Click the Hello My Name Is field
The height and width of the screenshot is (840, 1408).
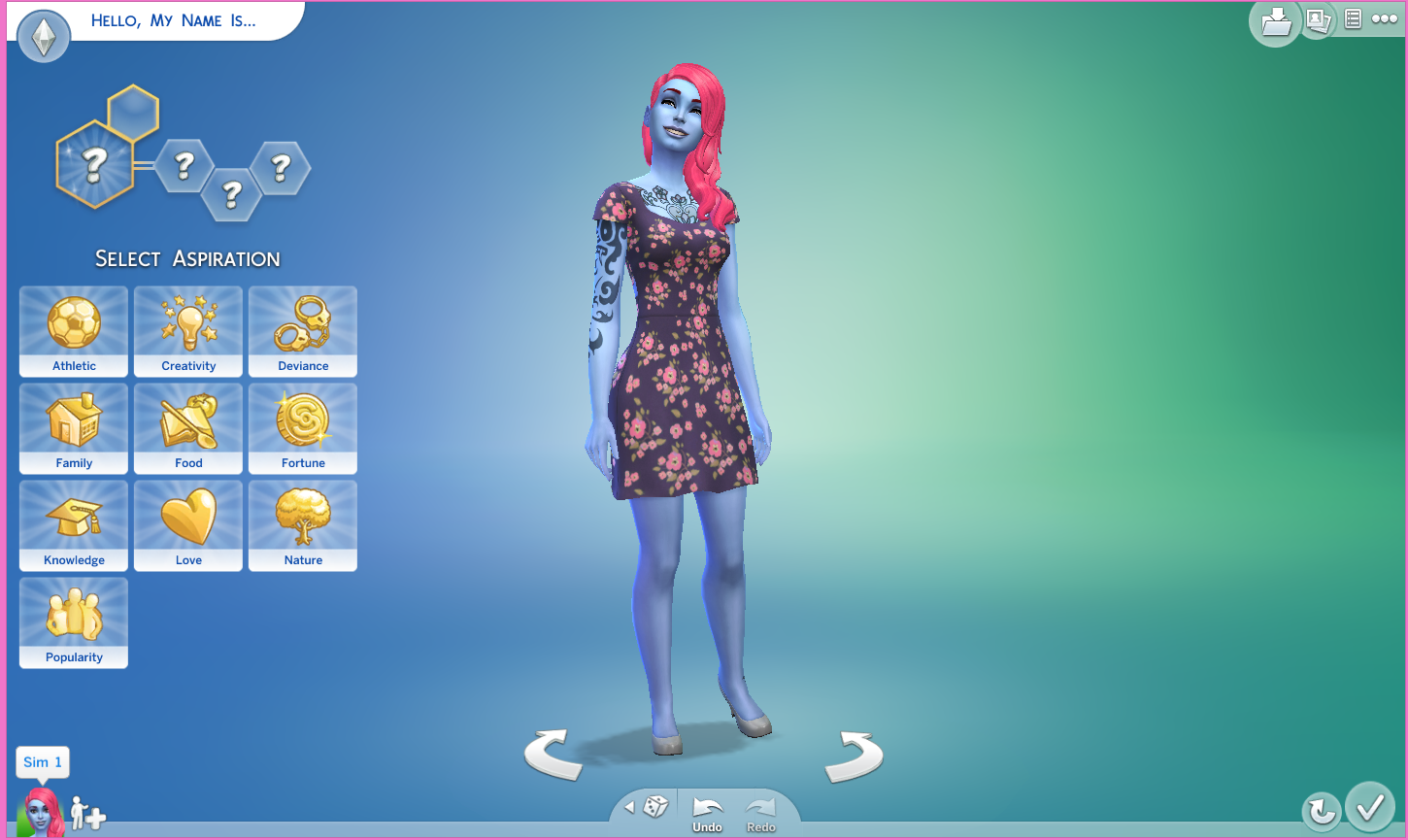[175, 20]
